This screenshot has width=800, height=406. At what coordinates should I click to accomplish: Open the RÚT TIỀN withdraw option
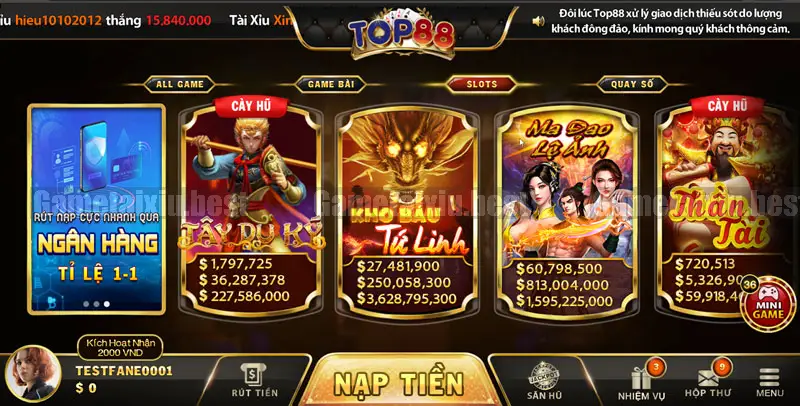(x=255, y=381)
